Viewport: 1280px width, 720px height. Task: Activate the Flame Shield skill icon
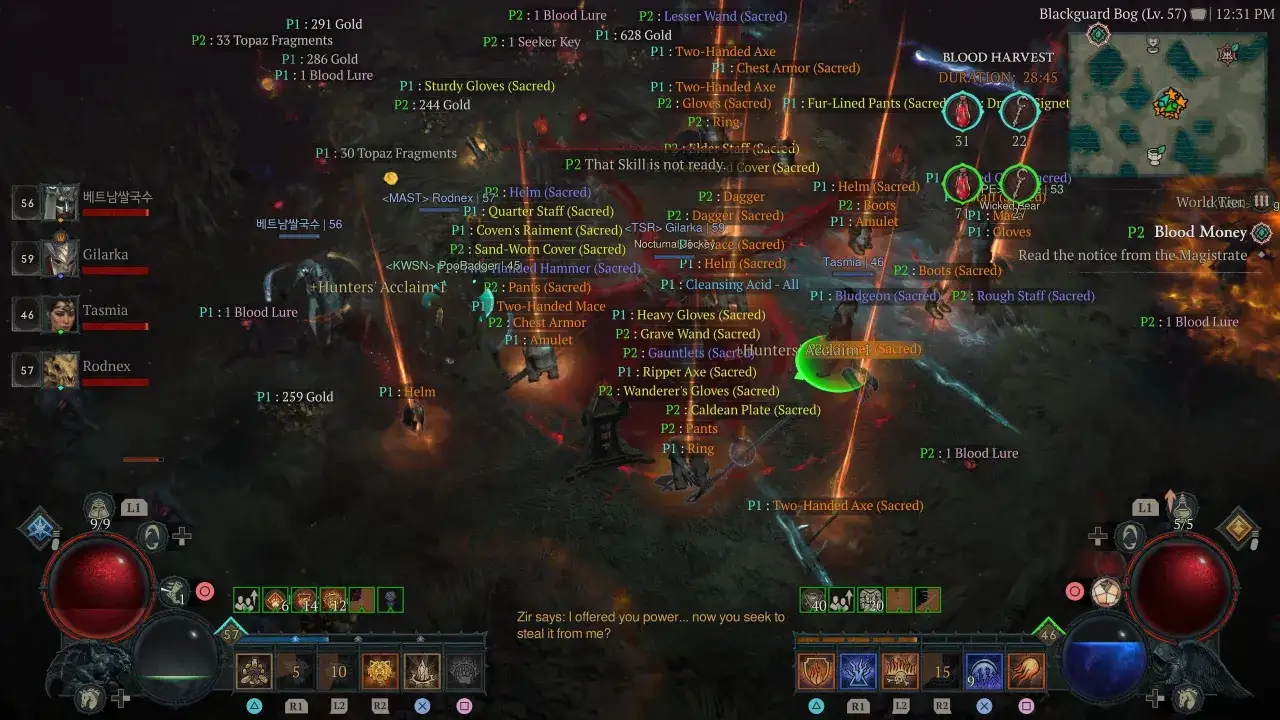coord(816,670)
